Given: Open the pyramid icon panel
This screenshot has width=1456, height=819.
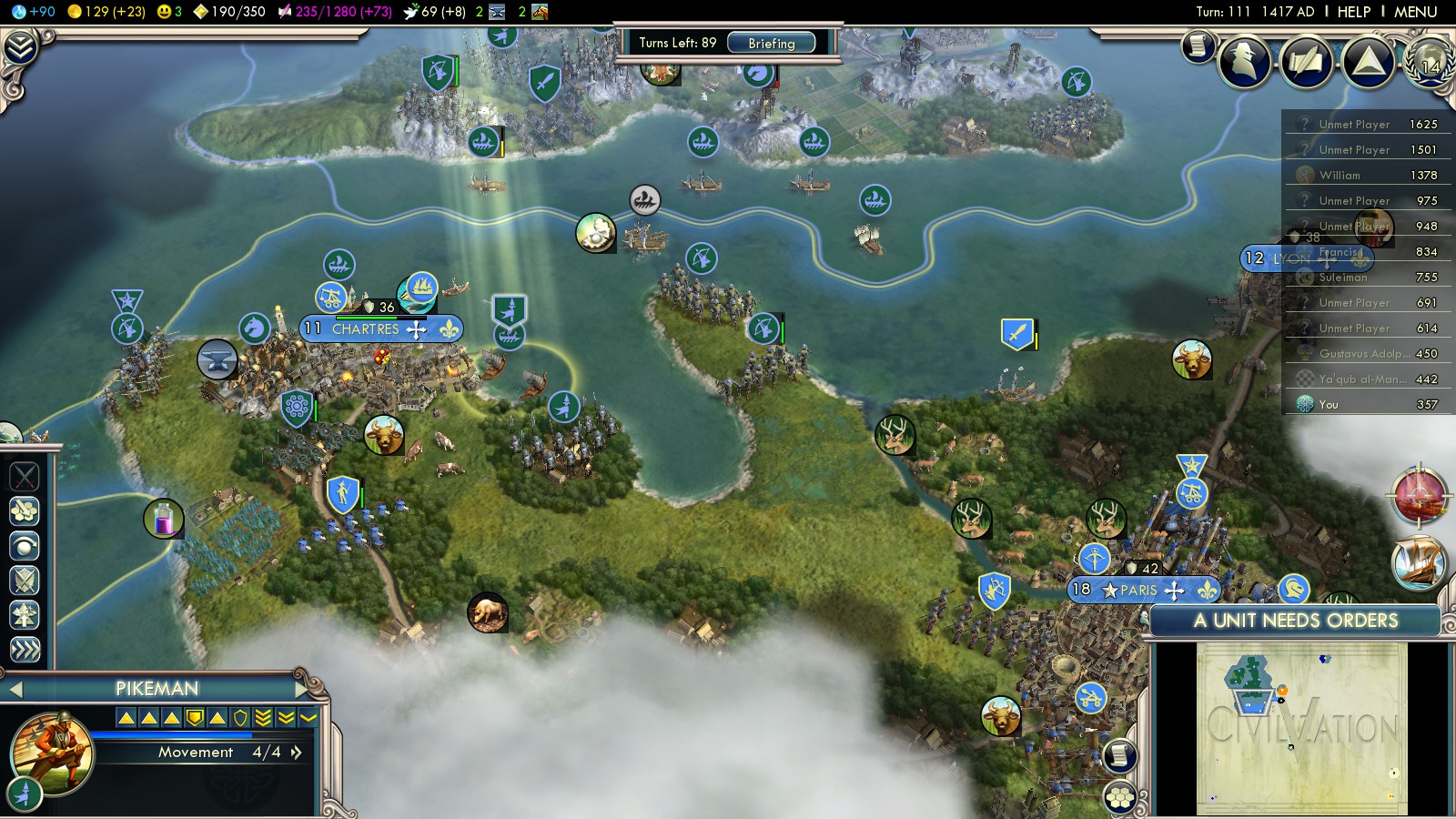Looking at the screenshot, I should click(1368, 61).
